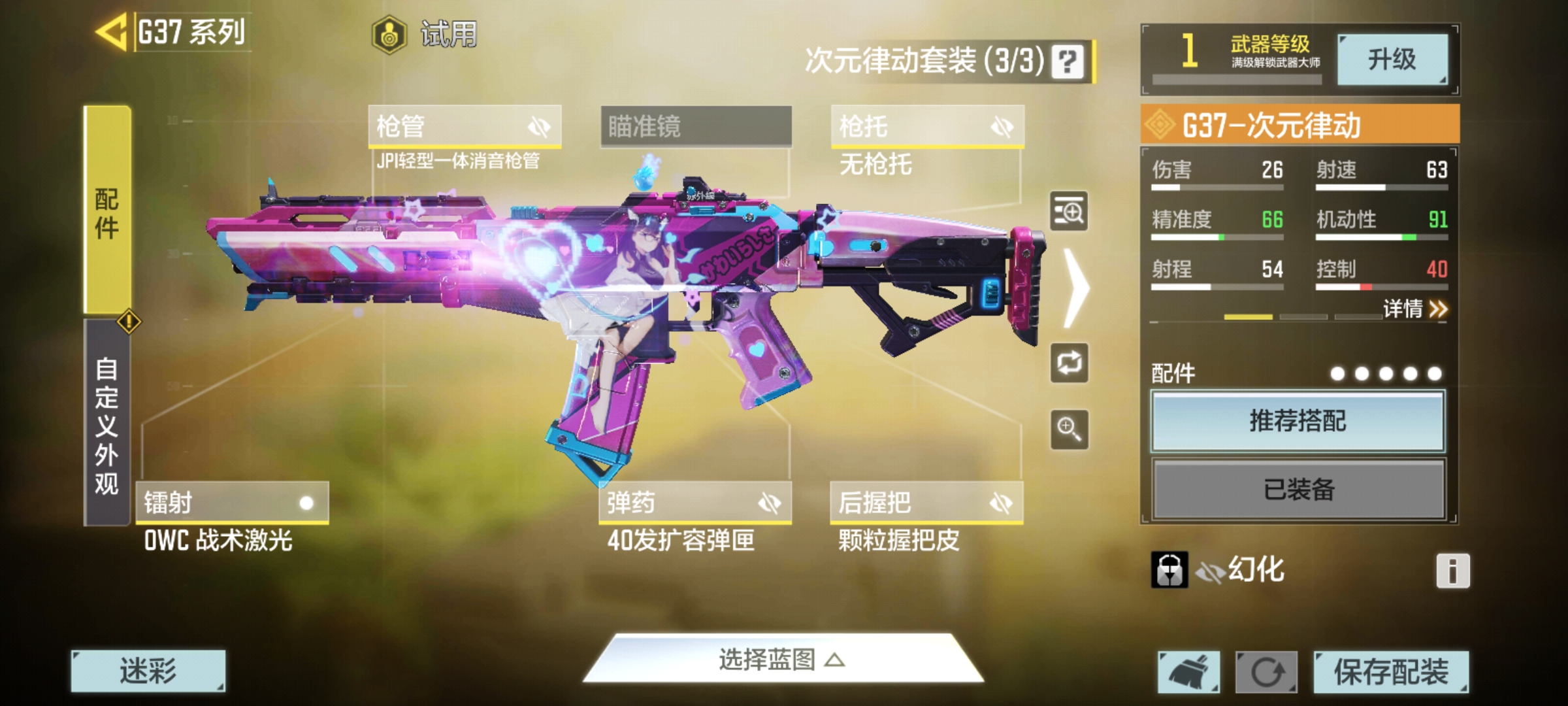Choose the empty 瞄准镜 optic slot
This screenshot has height=706, width=1568.
pos(696,126)
